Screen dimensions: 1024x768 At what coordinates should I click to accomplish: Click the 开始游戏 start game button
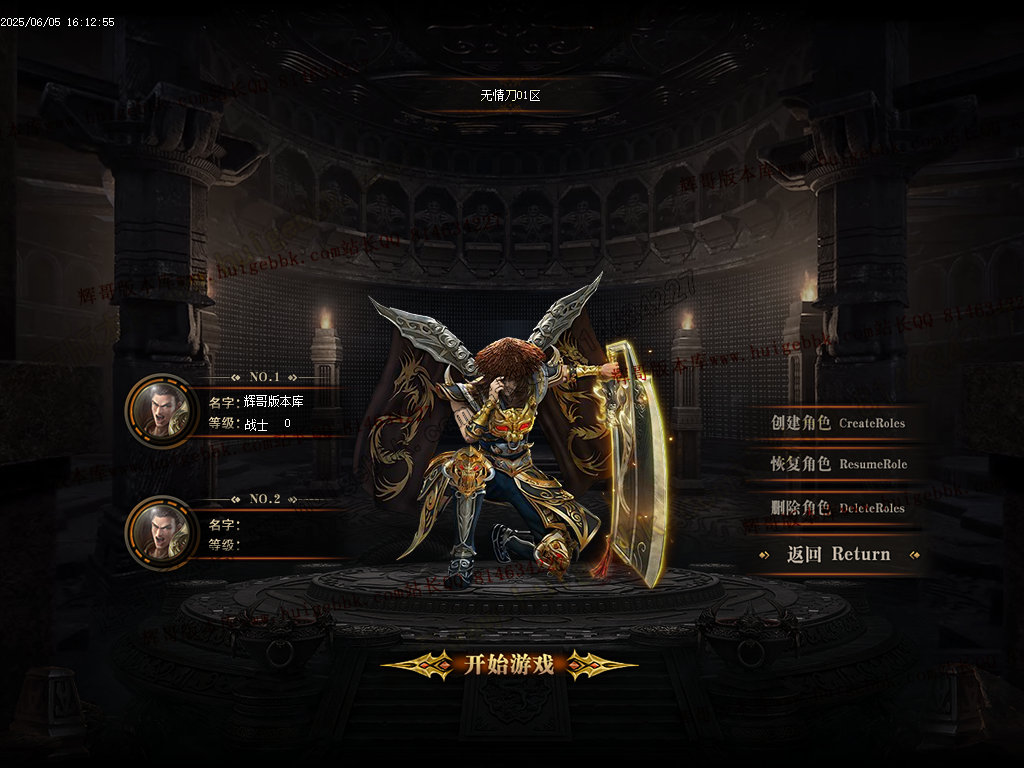509,665
